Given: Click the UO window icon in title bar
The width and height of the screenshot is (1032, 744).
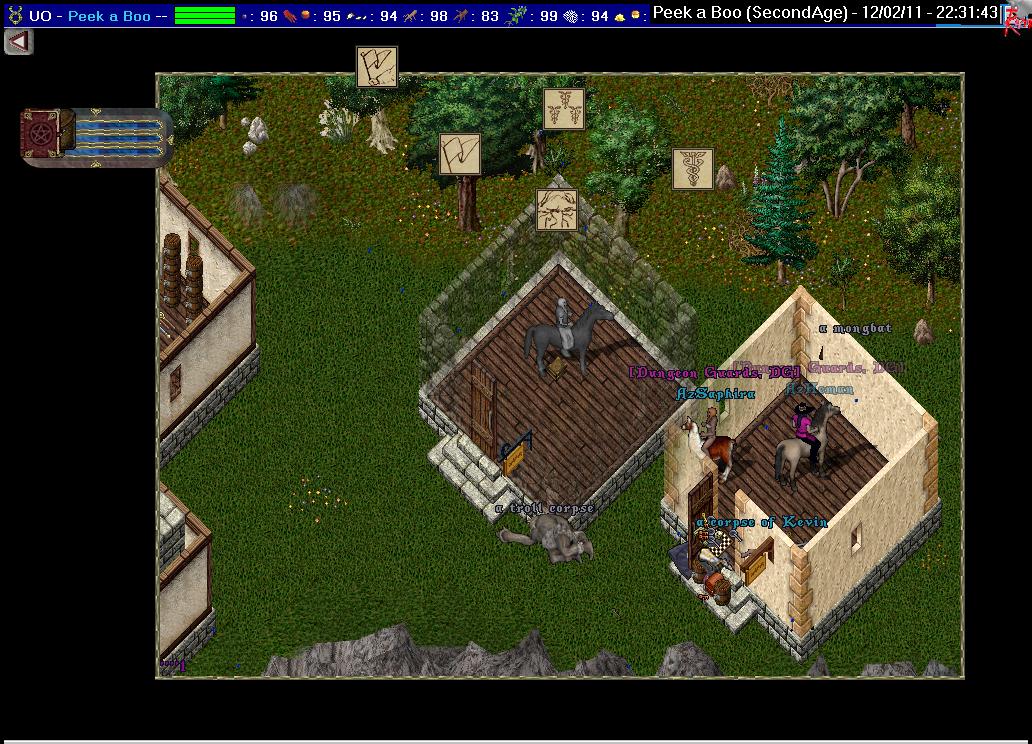Looking at the screenshot, I should click(x=14, y=15).
